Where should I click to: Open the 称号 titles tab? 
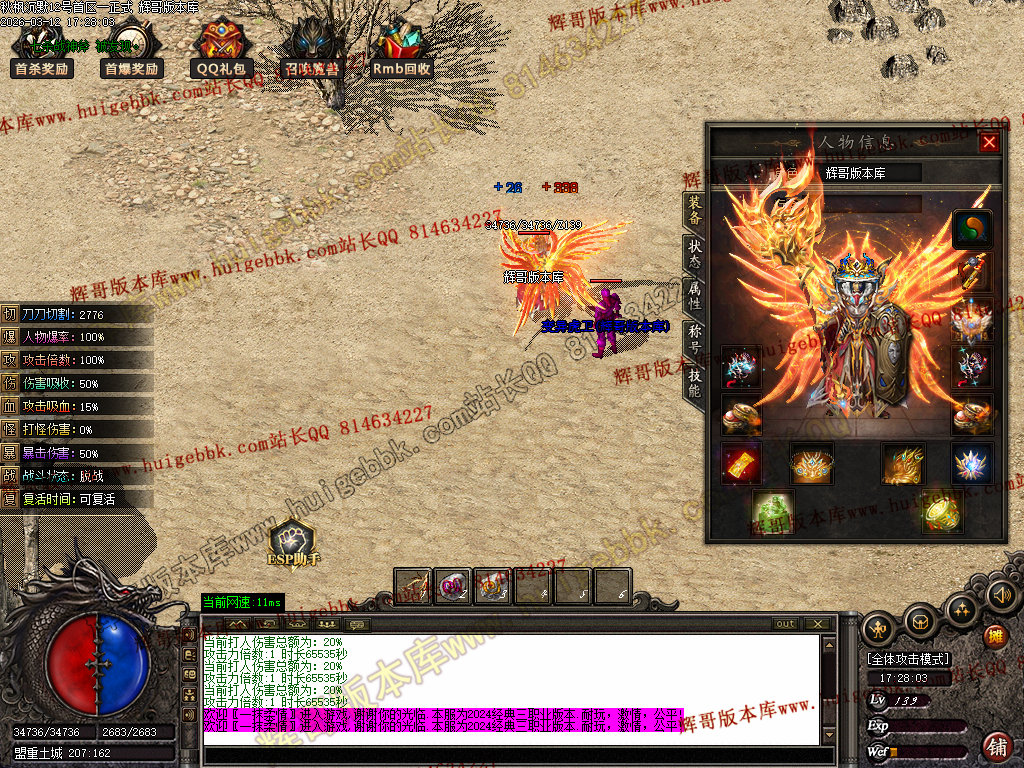point(694,338)
